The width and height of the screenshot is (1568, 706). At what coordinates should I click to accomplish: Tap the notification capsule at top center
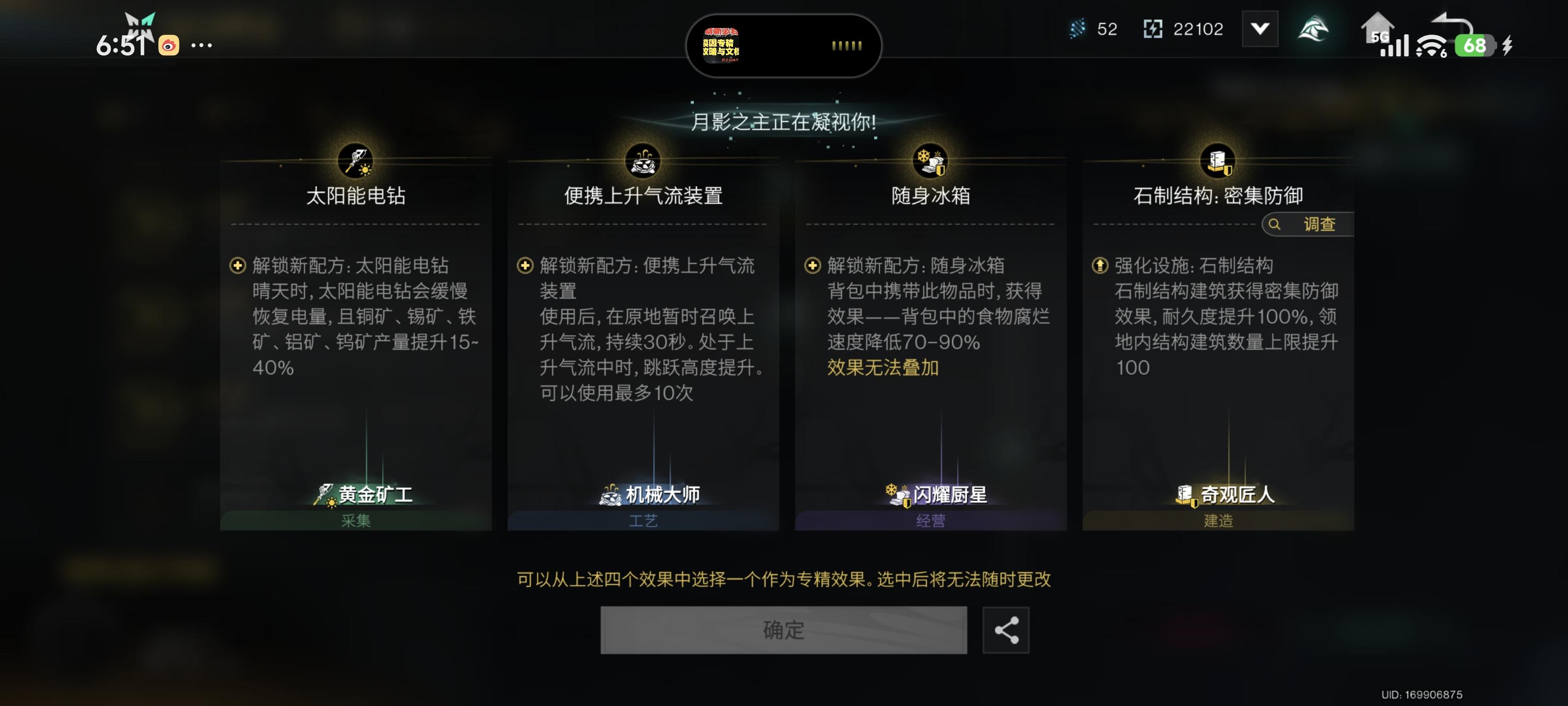785,46
